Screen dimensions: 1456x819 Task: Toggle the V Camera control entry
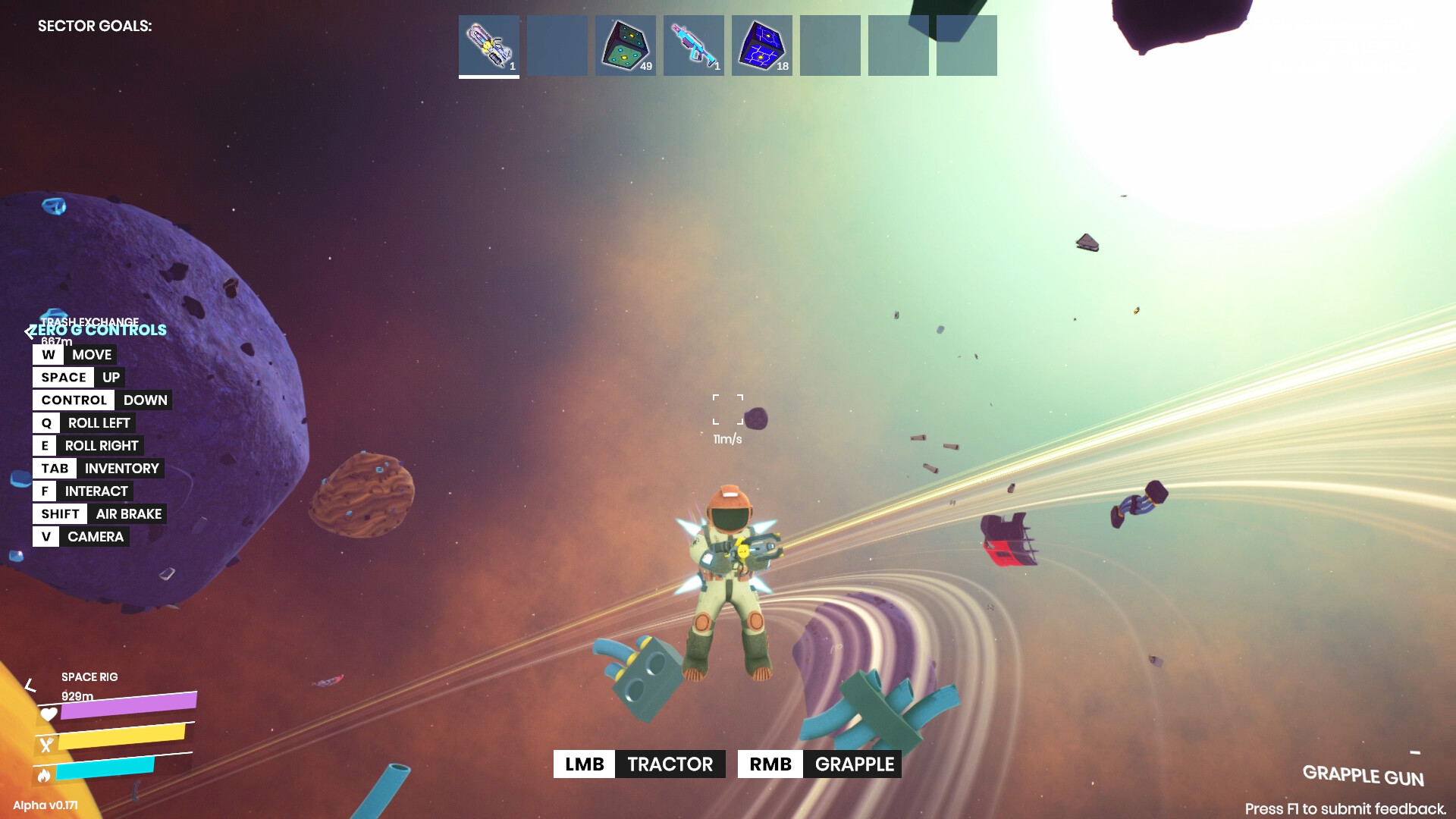pyautogui.click(x=80, y=536)
